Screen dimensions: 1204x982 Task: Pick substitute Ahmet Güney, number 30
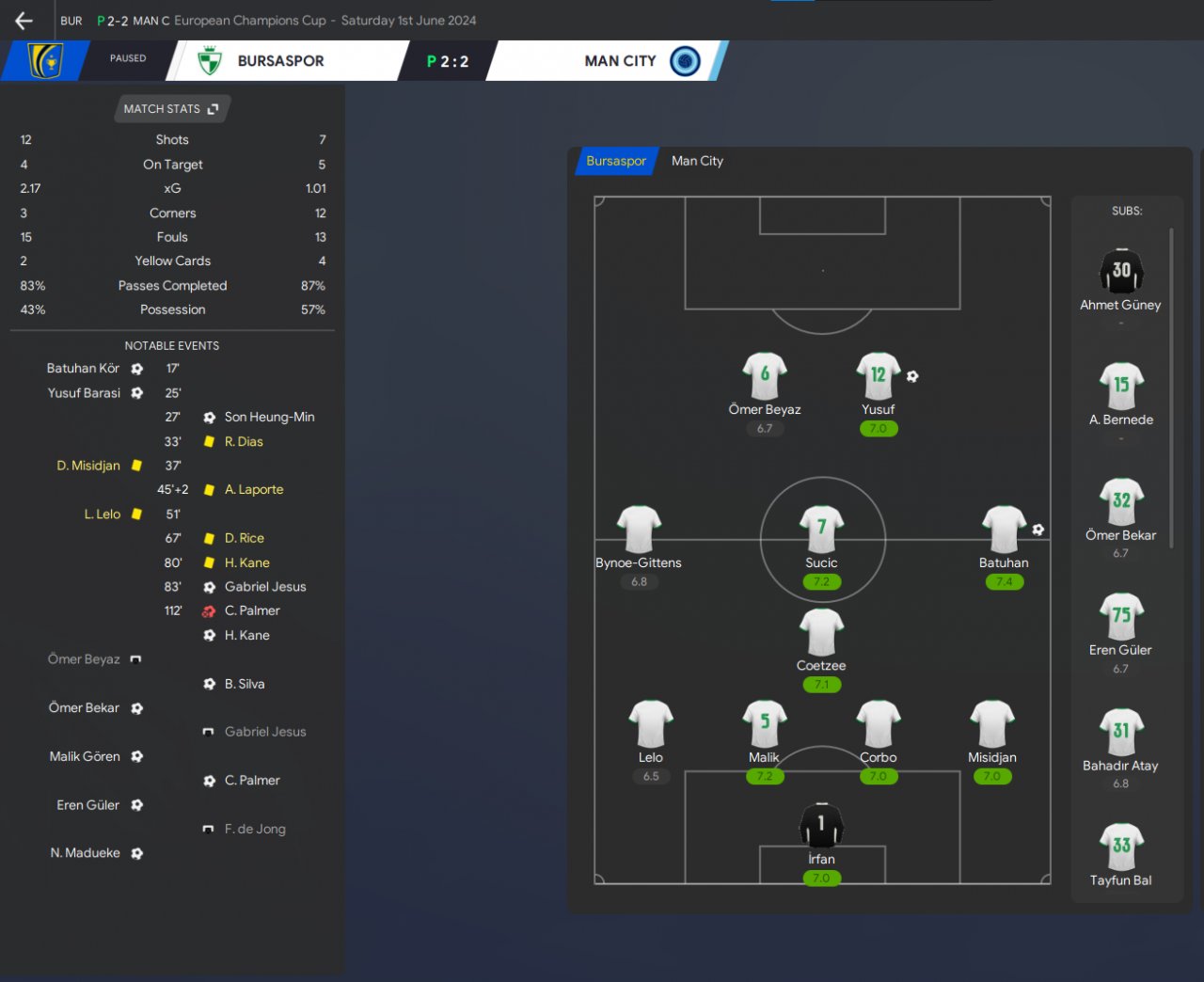(x=1120, y=273)
